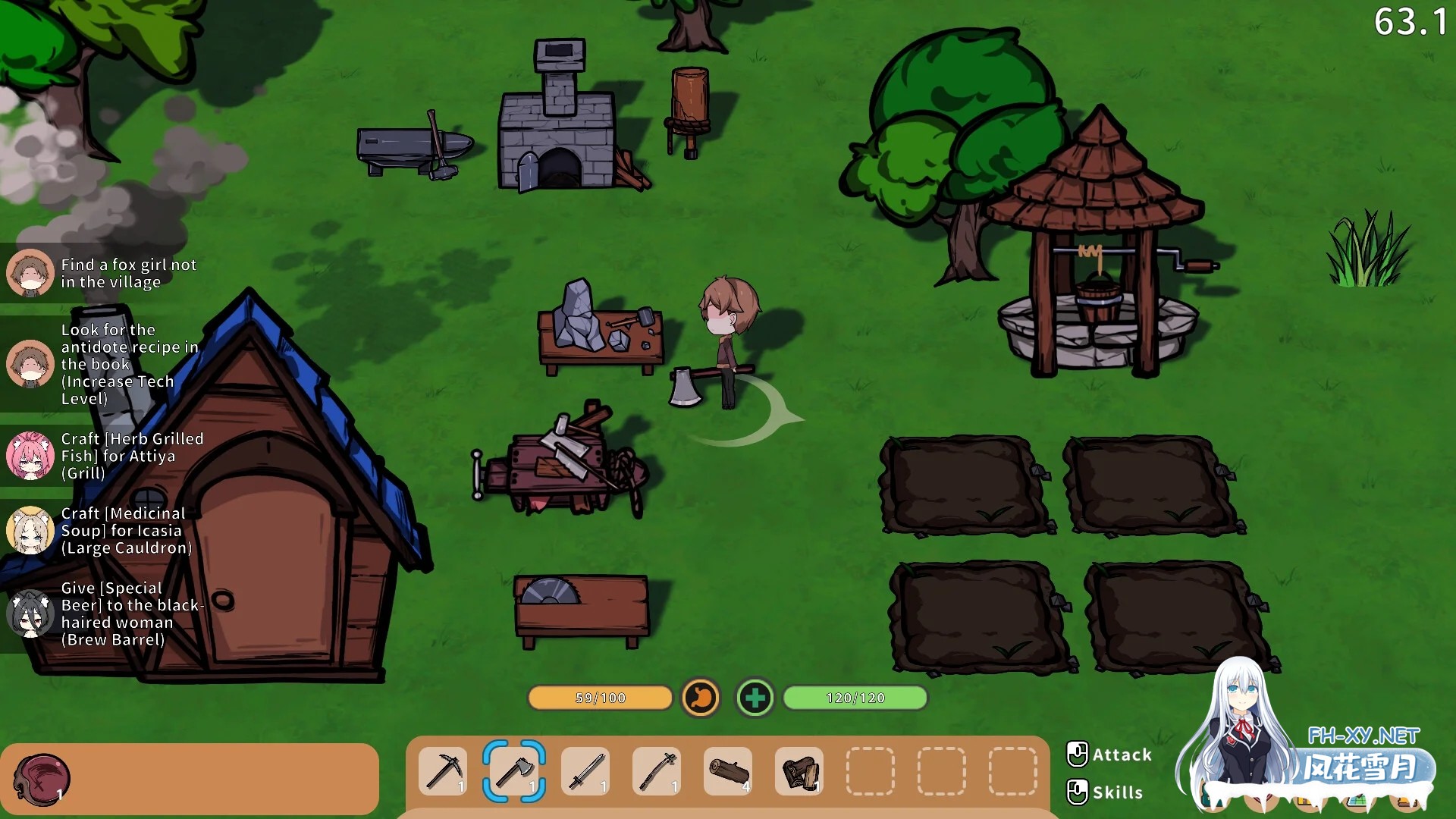Click the green 120/120 health bar
The width and height of the screenshot is (1456, 819).
855,698
